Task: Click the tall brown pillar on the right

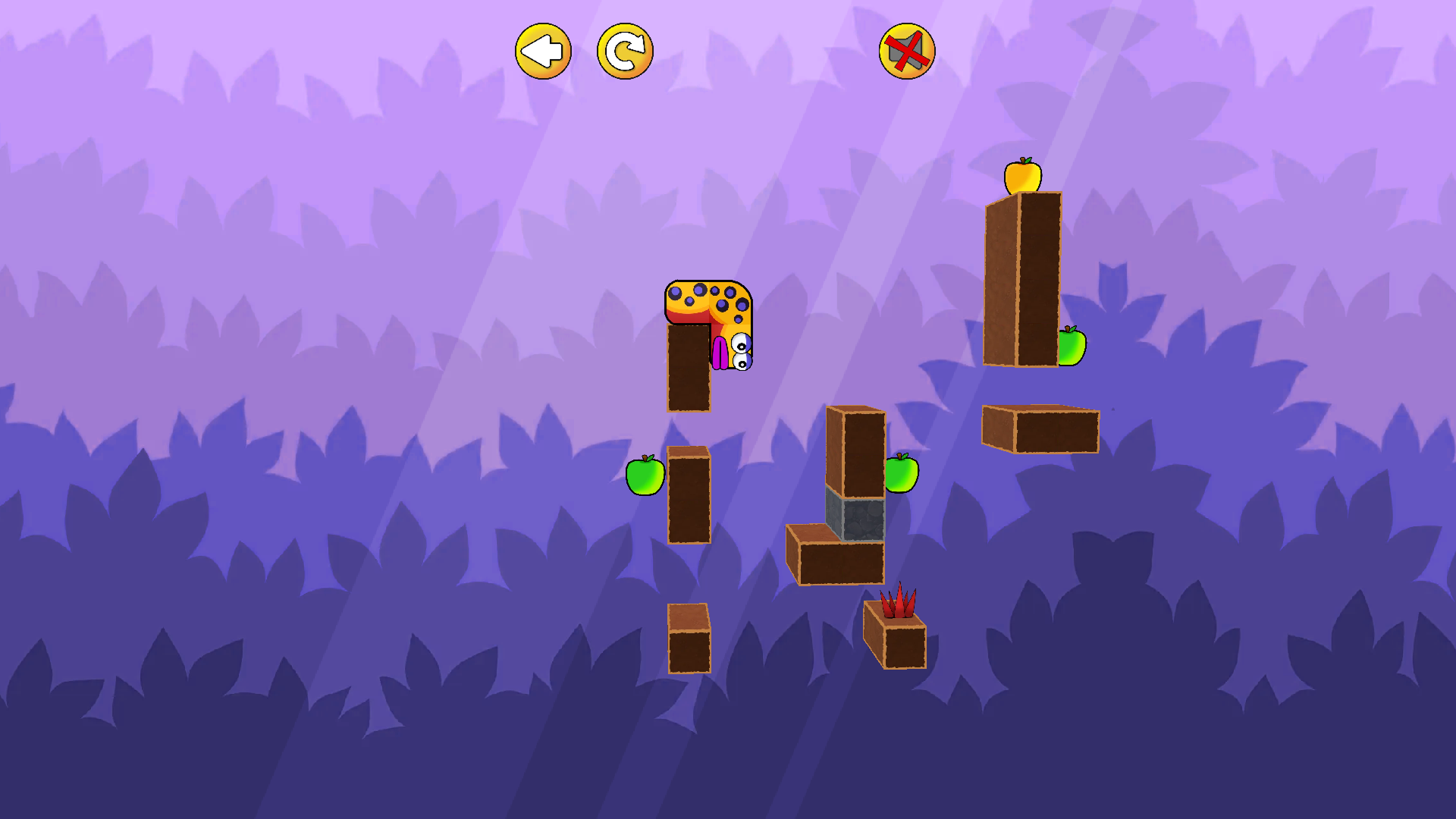Action: [x=1022, y=281]
